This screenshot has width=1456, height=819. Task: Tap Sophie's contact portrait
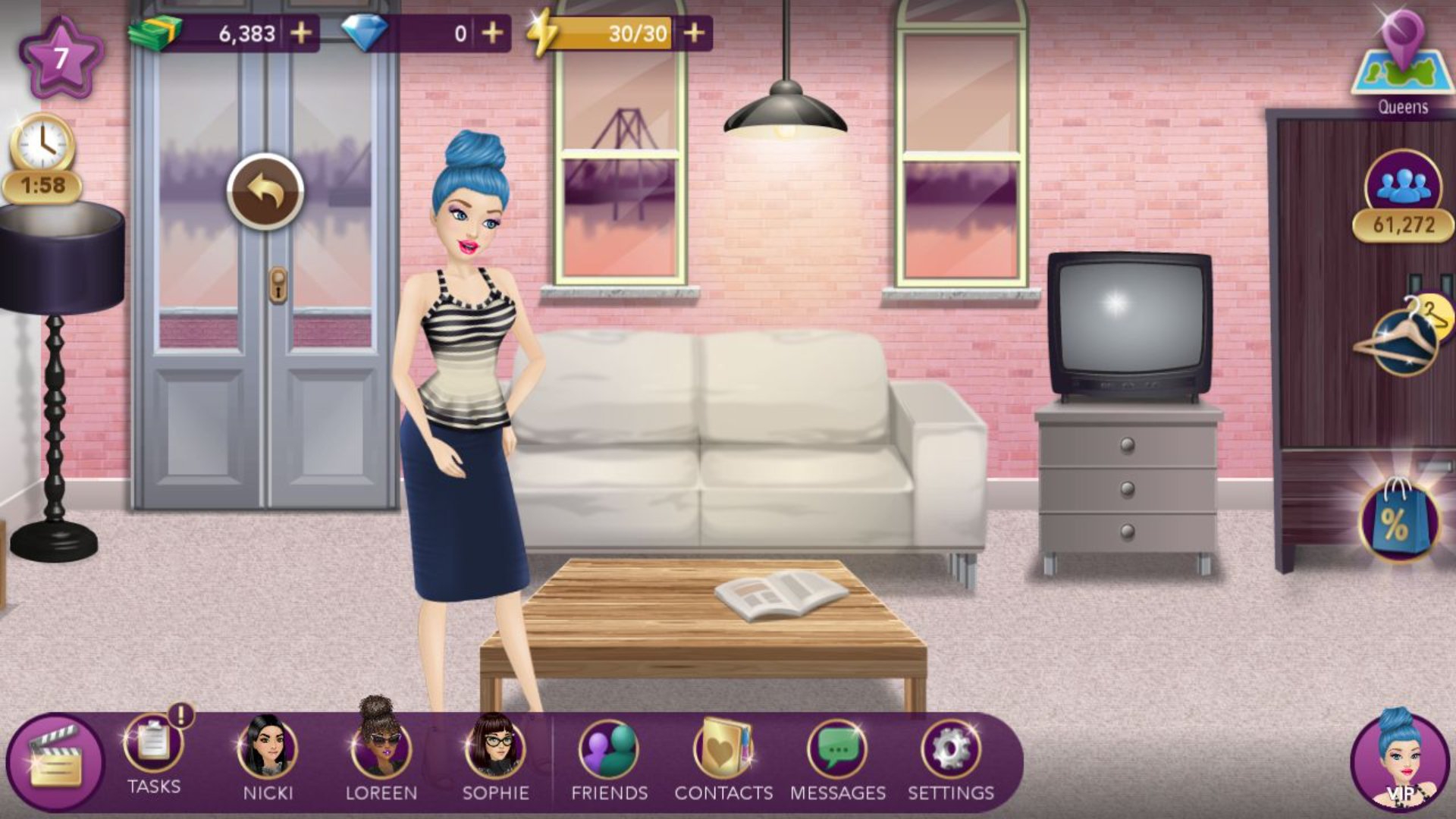495,748
